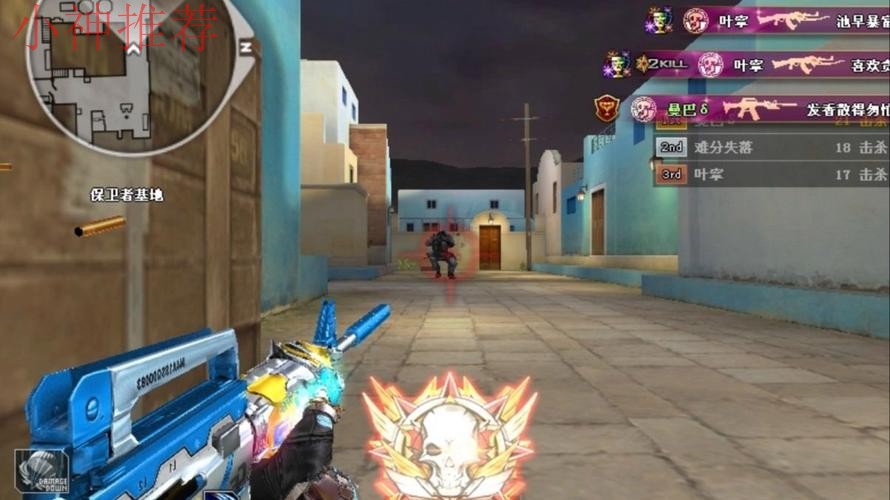Select the Damage Down status icon
This screenshot has width=890, height=500.
click(41, 470)
